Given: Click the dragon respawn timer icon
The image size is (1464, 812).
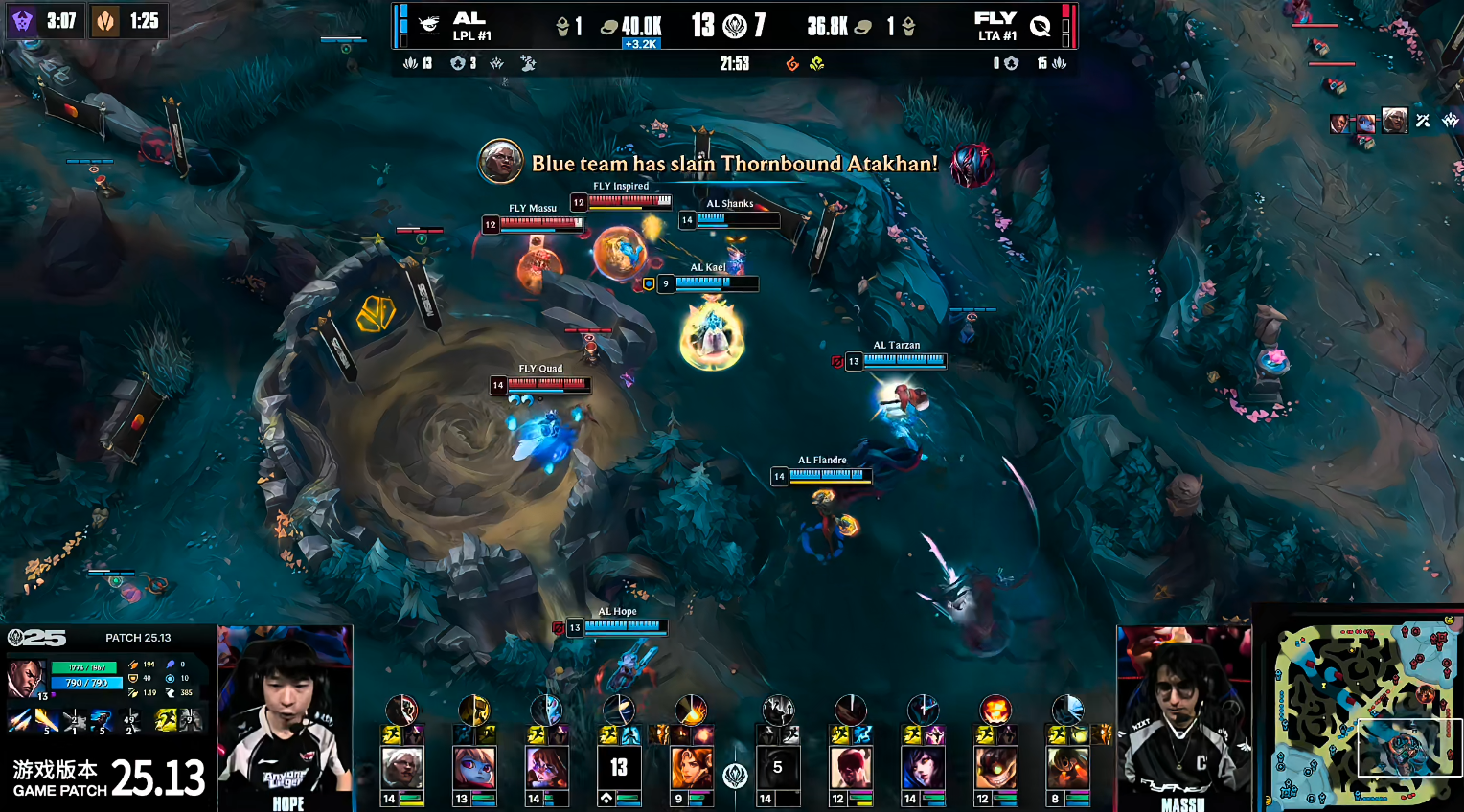Looking at the screenshot, I should 104,20.
